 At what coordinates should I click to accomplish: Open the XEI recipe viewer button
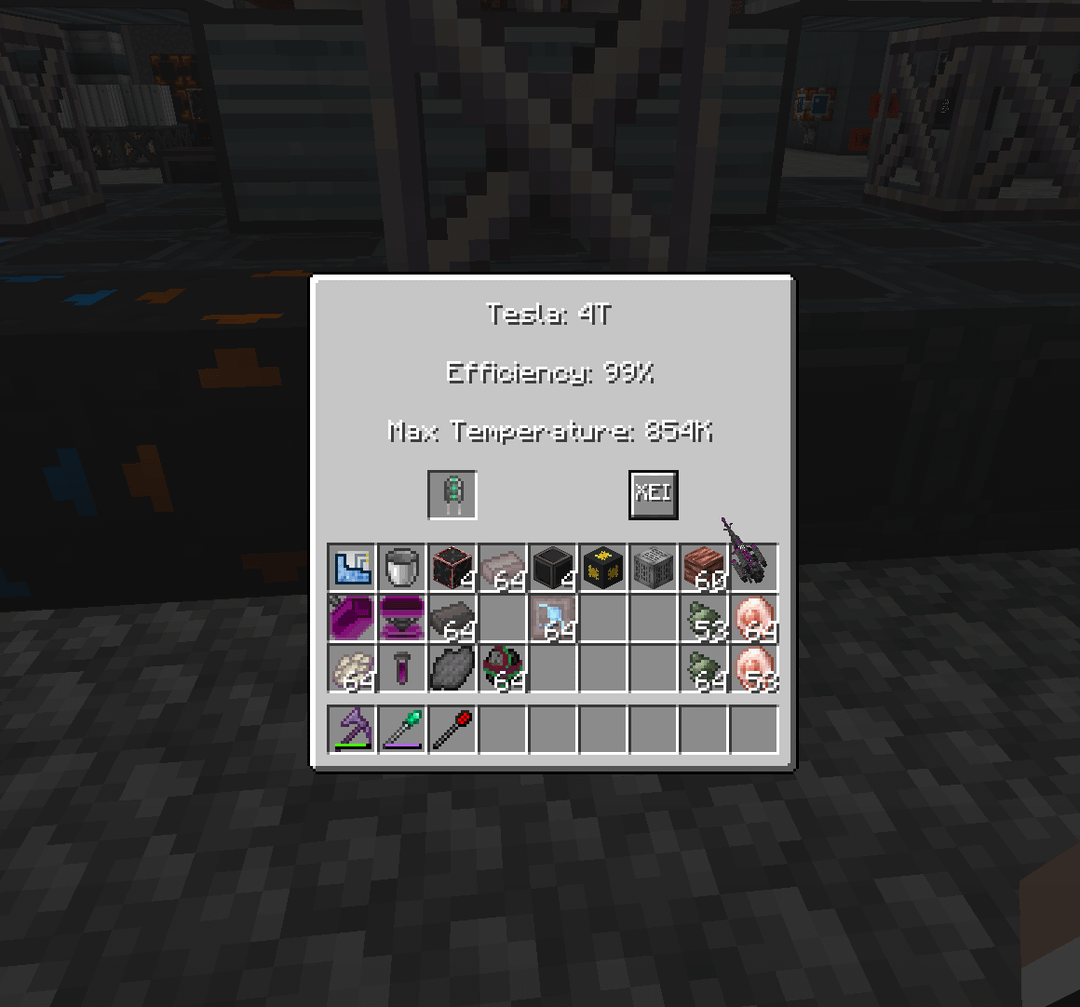pyautogui.click(x=653, y=494)
